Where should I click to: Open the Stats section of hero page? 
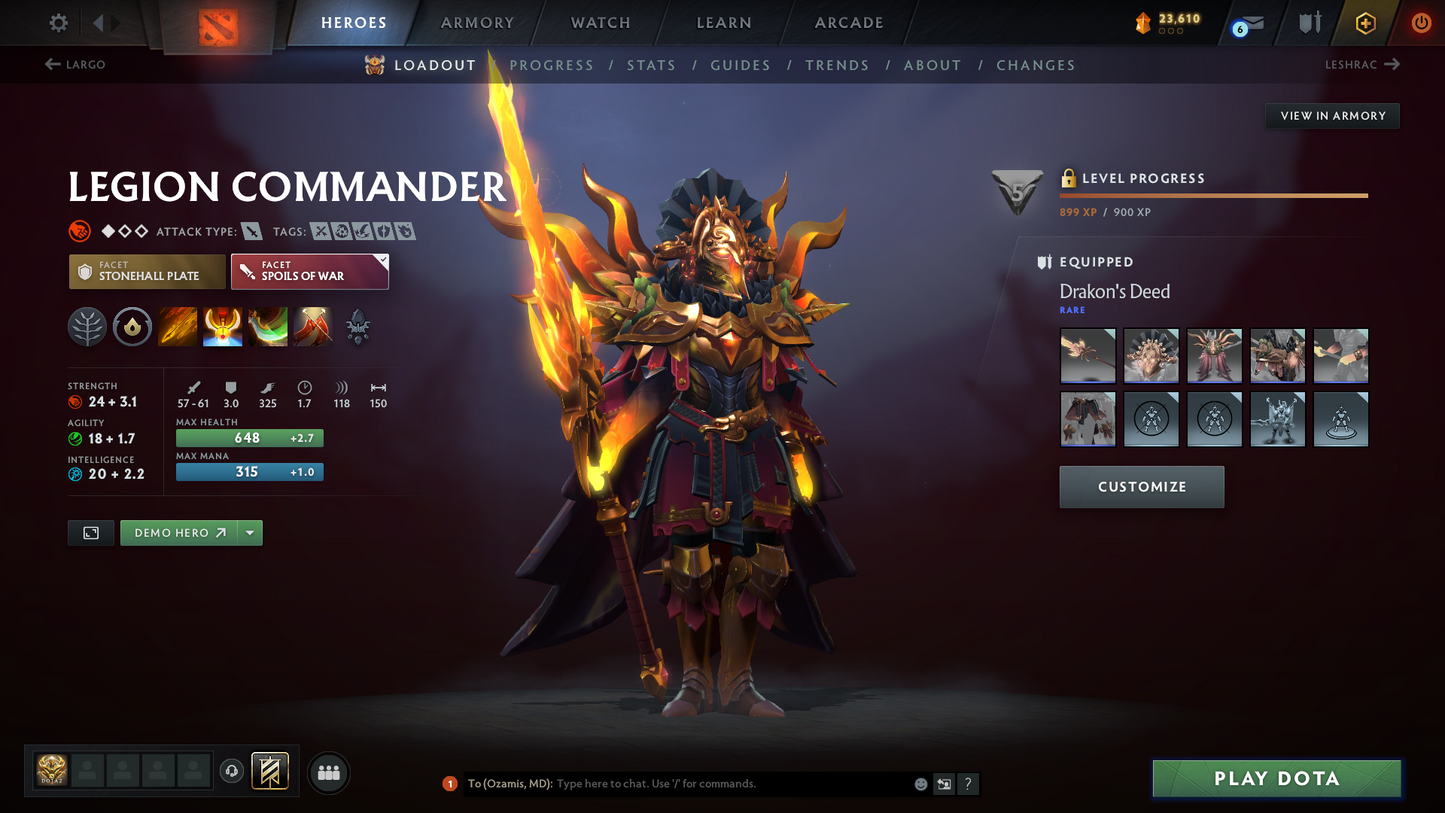pos(651,65)
